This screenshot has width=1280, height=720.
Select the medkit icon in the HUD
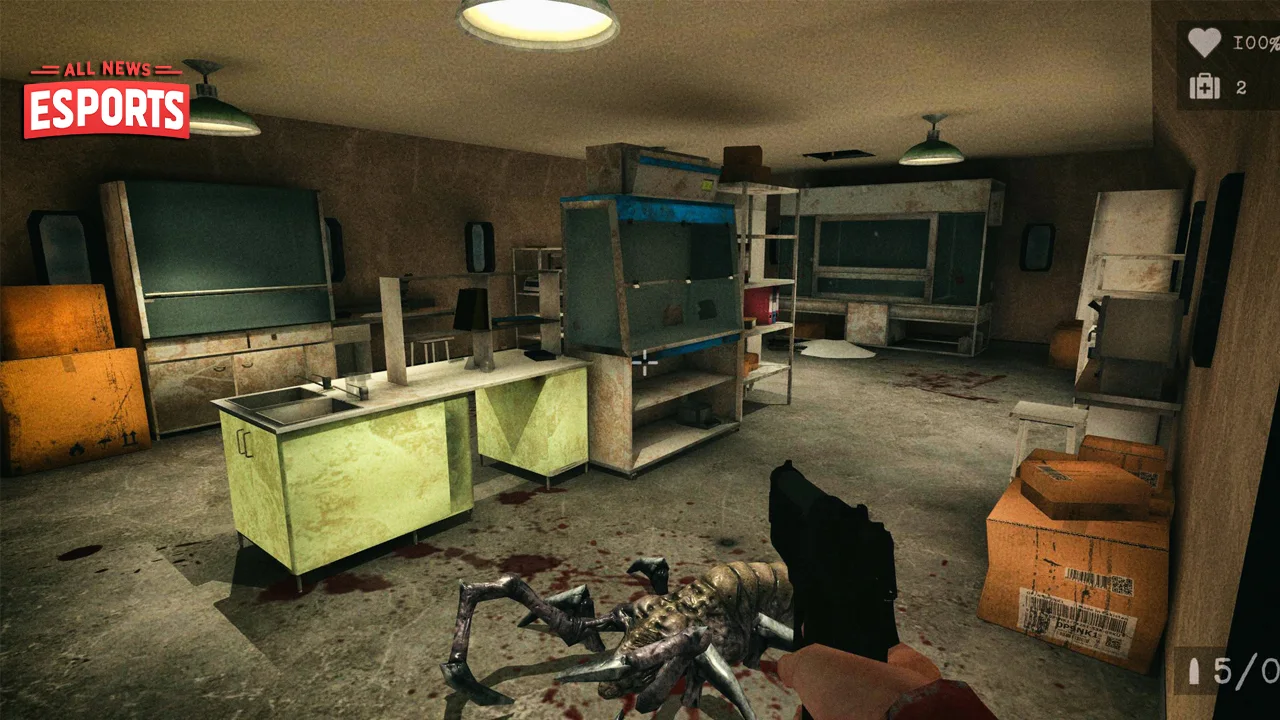coord(1204,87)
